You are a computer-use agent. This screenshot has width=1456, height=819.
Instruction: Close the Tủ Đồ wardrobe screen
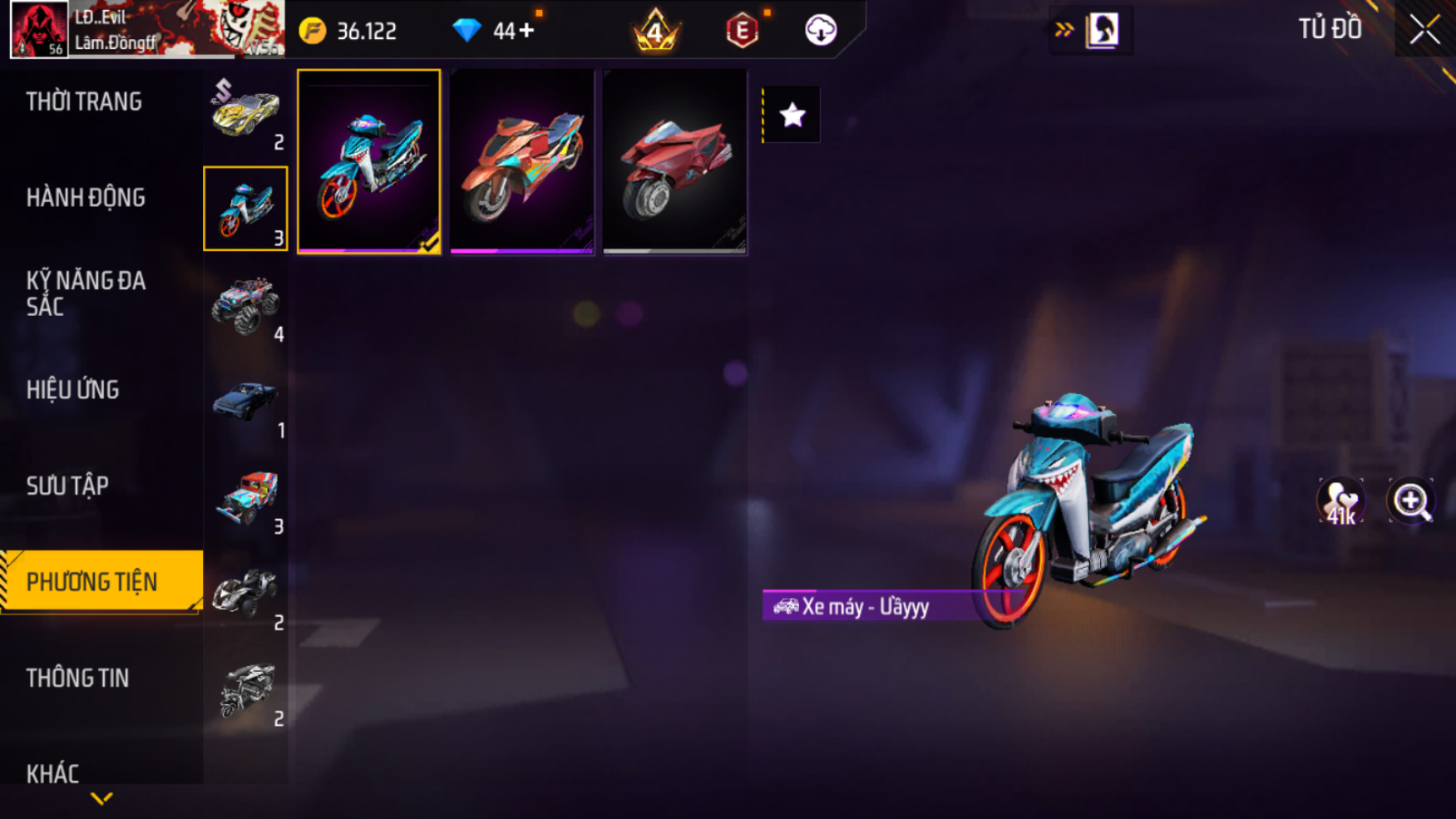pos(1424,30)
